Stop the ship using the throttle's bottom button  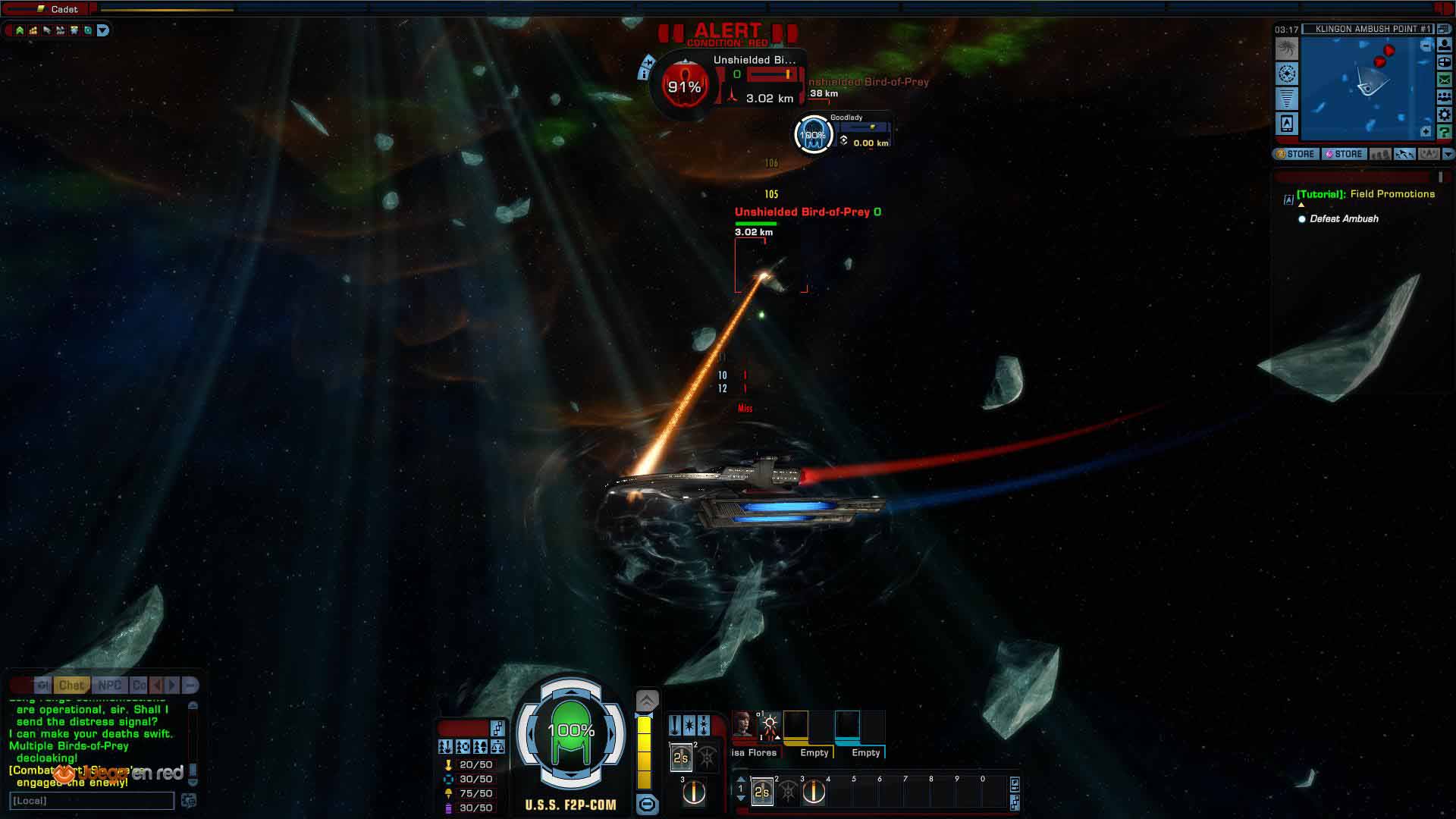pos(647,805)
